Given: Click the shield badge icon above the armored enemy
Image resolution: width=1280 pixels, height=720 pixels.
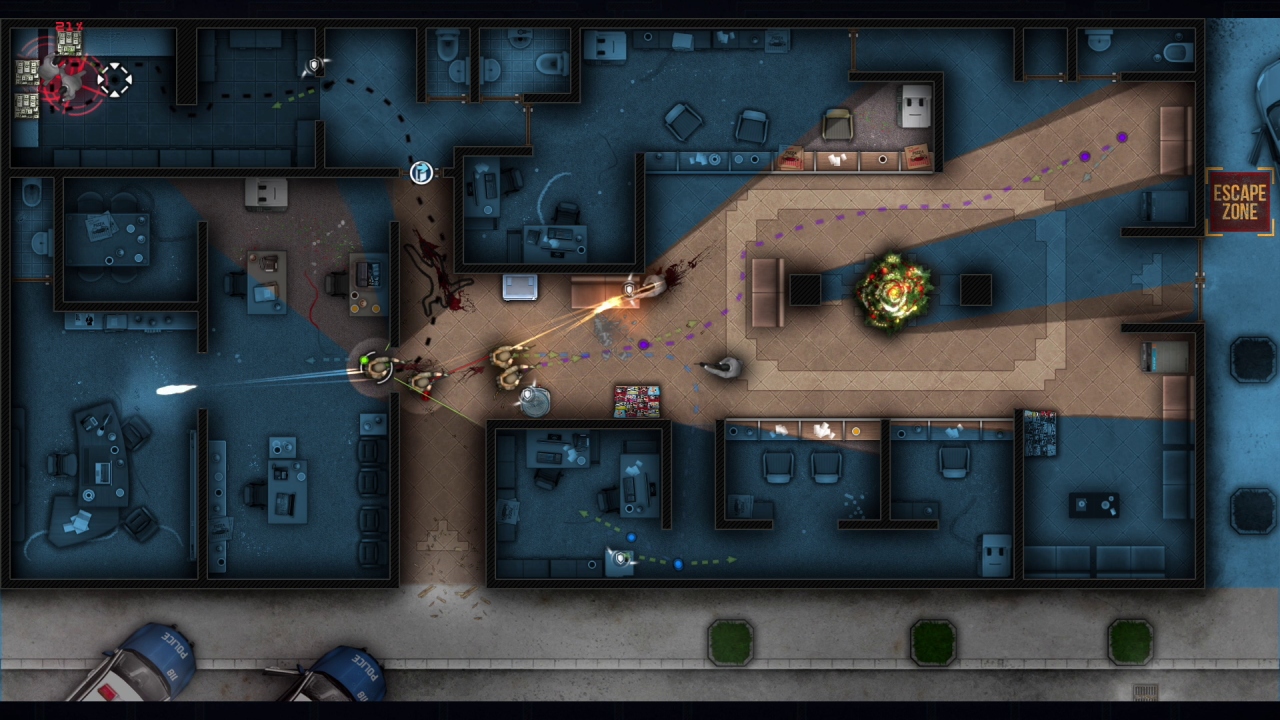Looking at the screenshot, I should click(628, 288).
